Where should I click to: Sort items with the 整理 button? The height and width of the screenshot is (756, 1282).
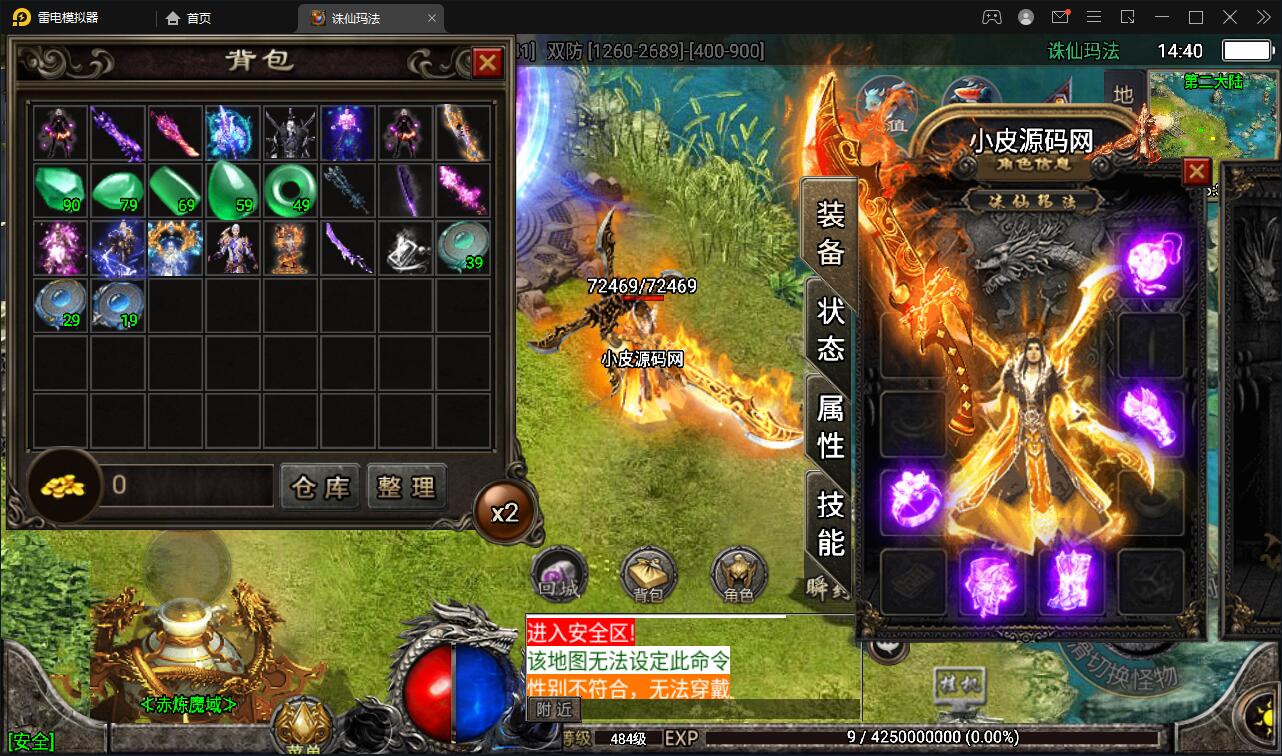[406, 487]
